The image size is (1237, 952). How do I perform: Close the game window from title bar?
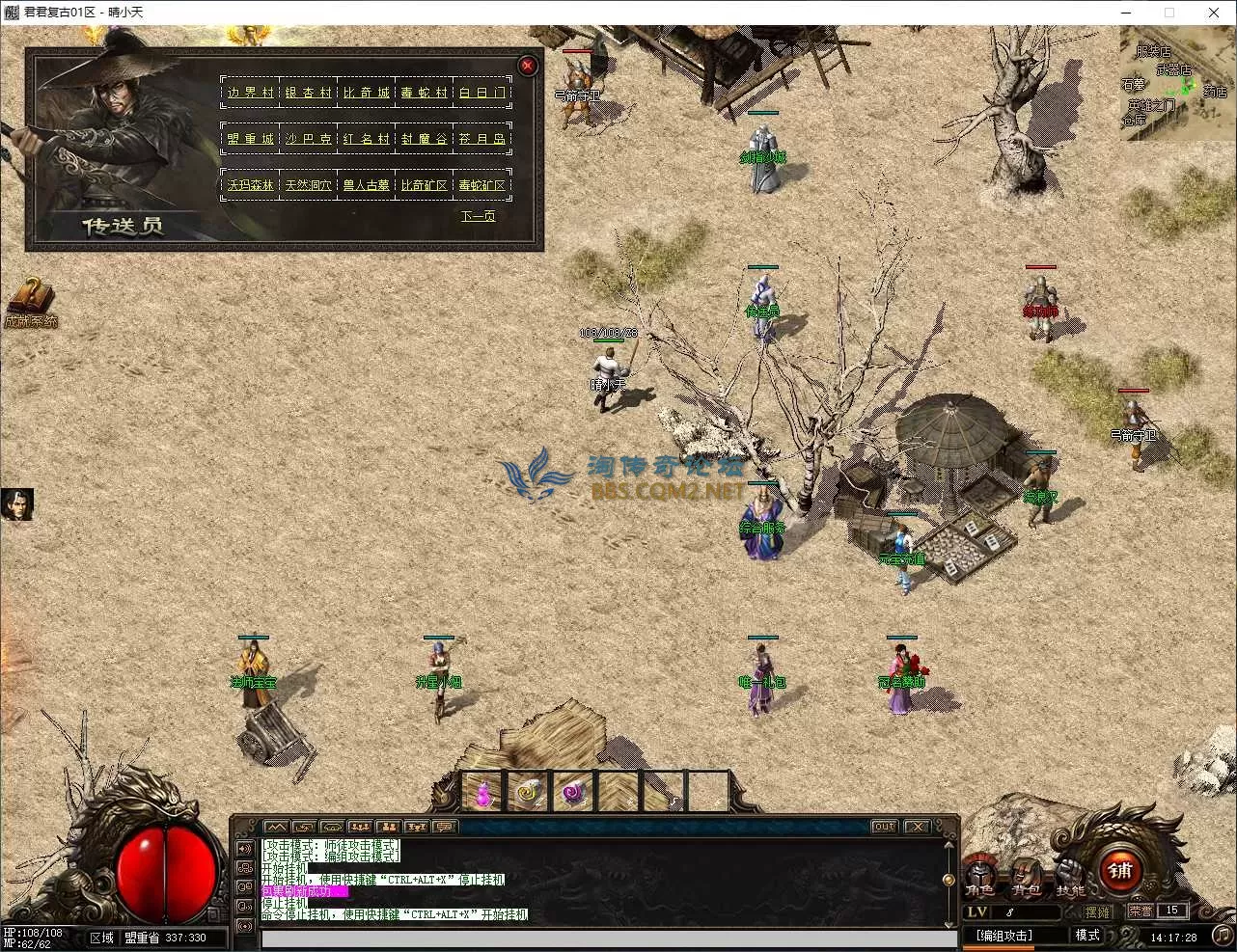[1214, 13]
